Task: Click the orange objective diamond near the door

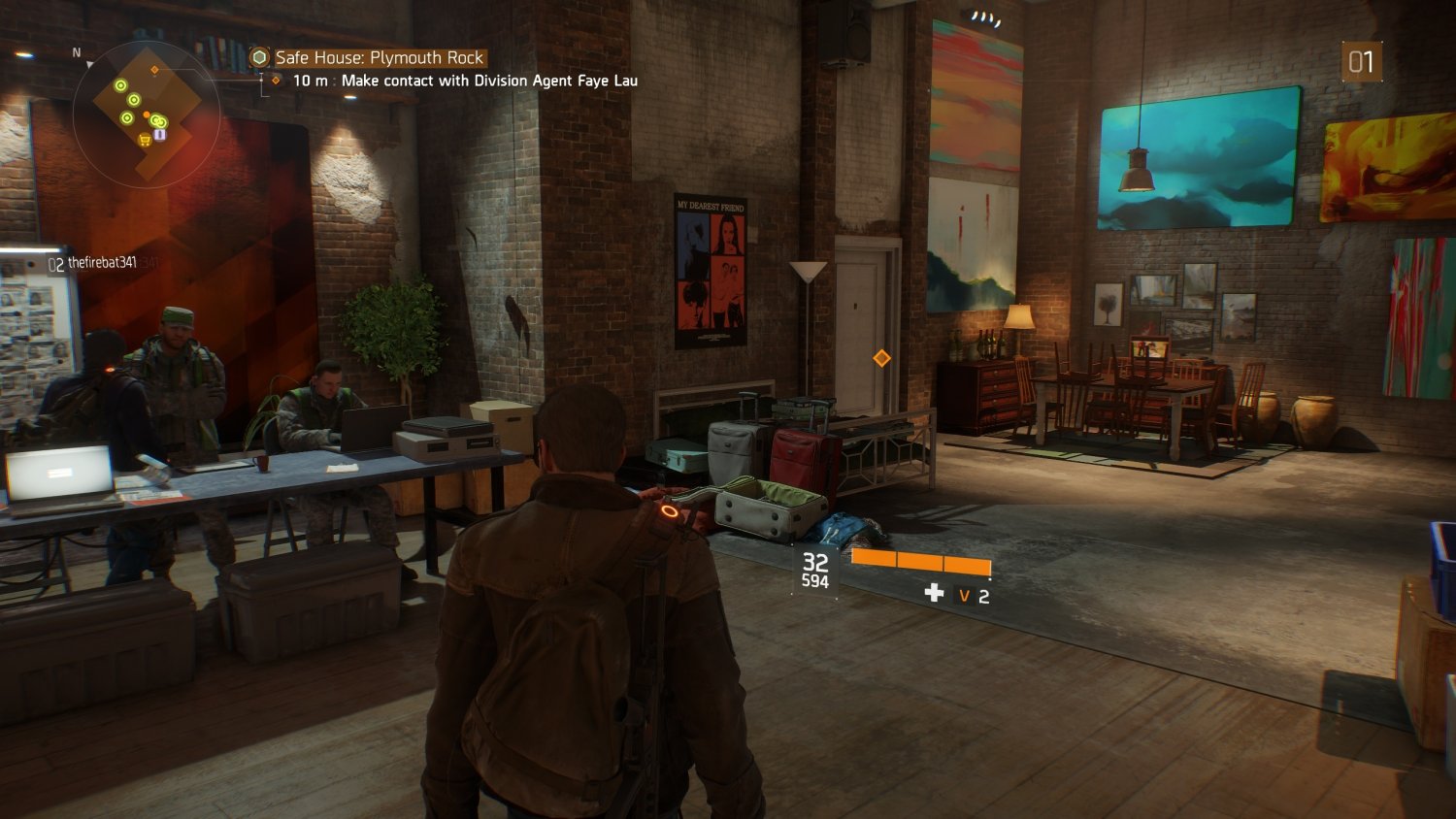Action: point(879,359)
